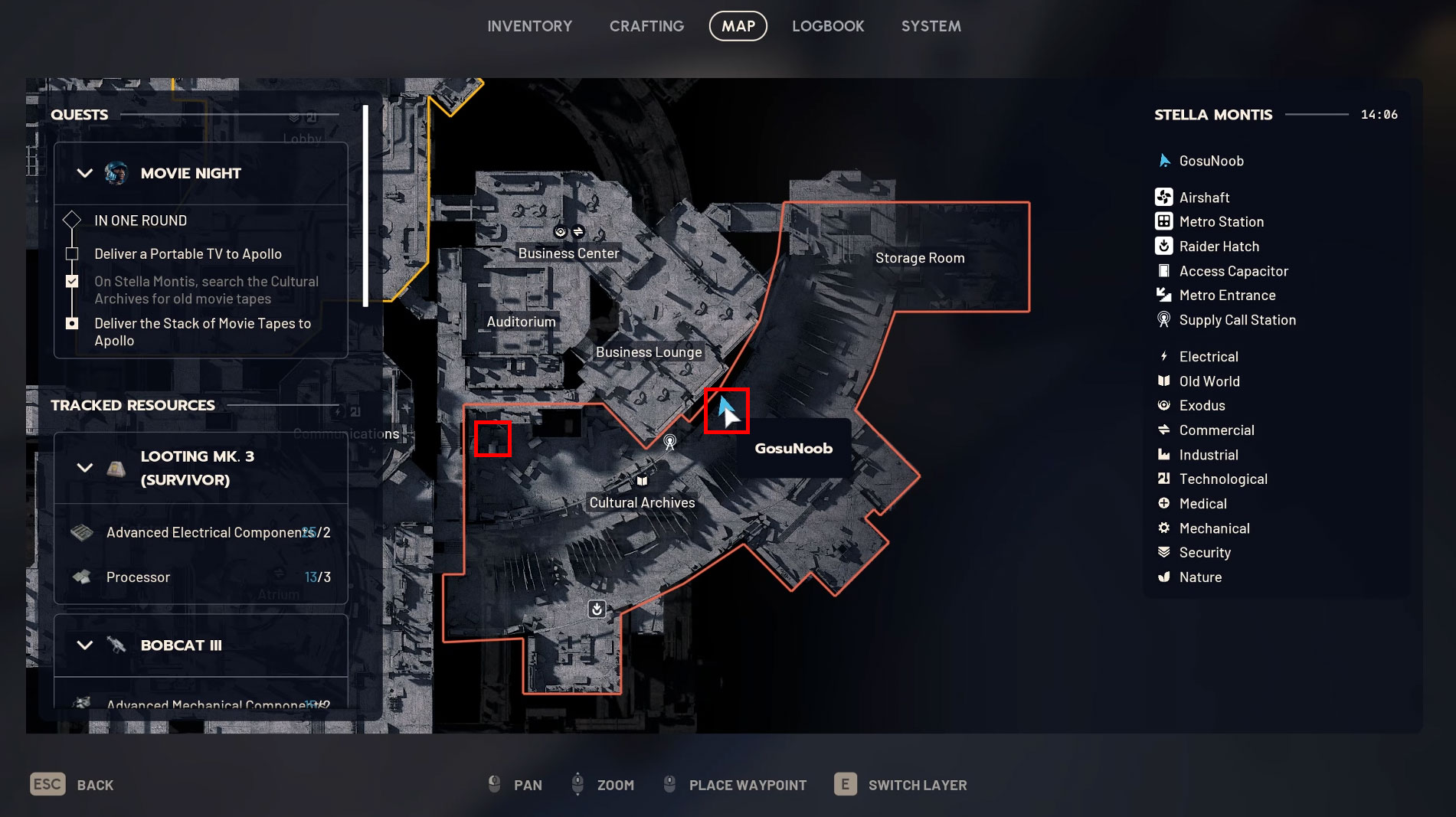Collapse the Movie Night quest
The height and width of the screenshot is (817, 1456).
point(85,173)
